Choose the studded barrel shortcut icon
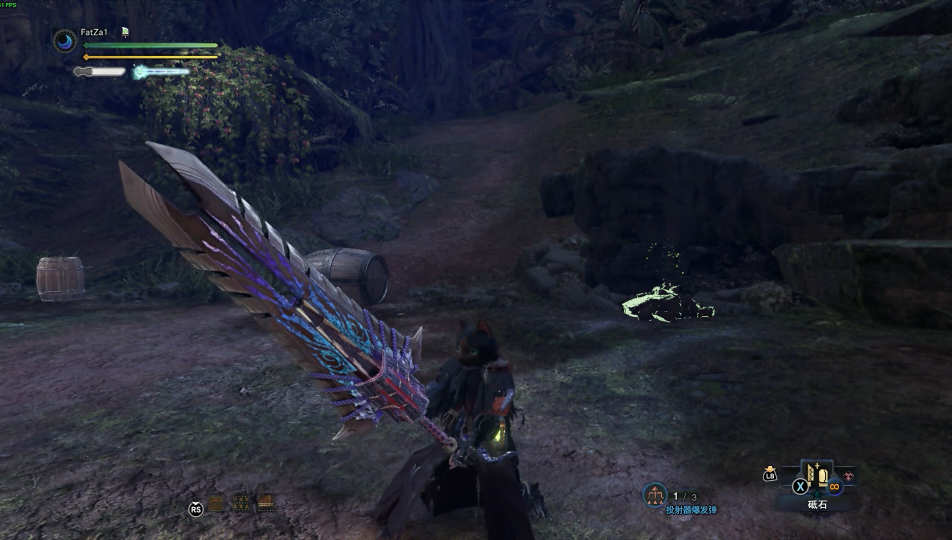This screenshot has width=952, height=540. click(242, 504)
